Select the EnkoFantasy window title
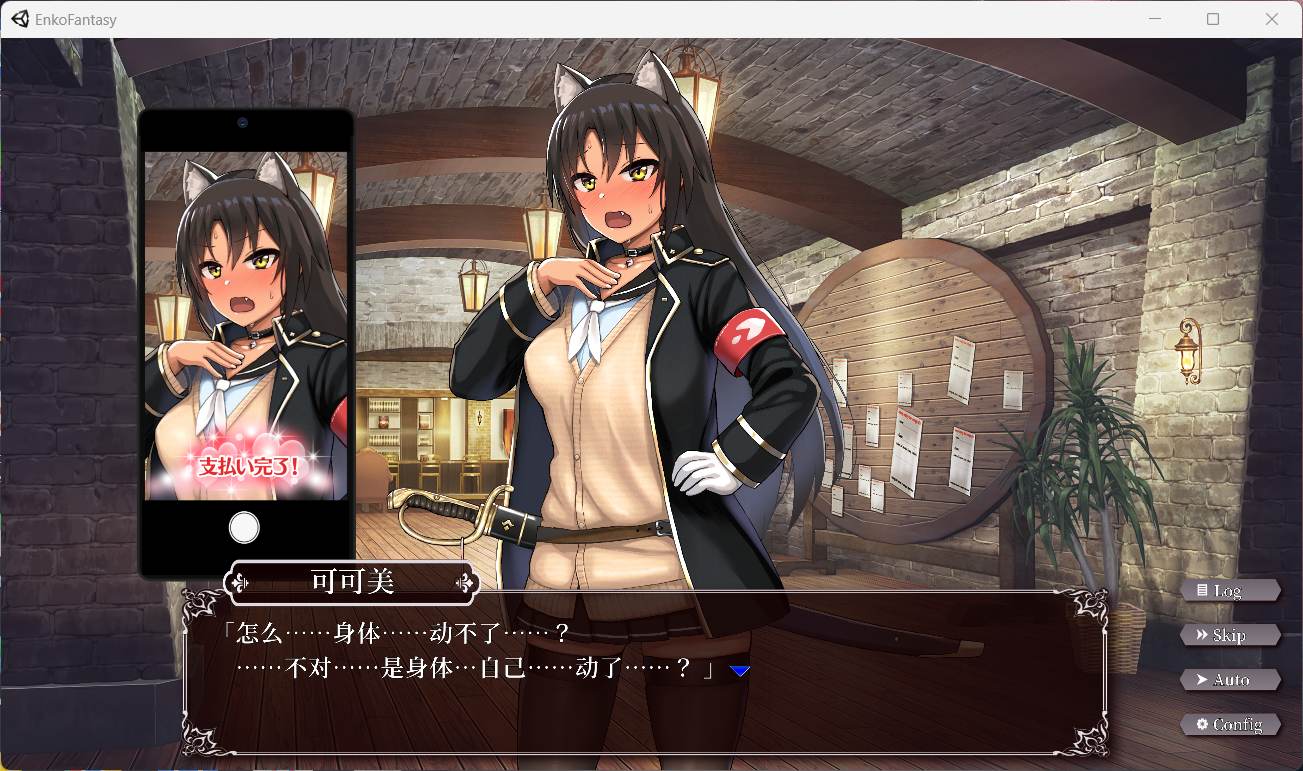1303x771 pixels. click(x=75, y=18)
